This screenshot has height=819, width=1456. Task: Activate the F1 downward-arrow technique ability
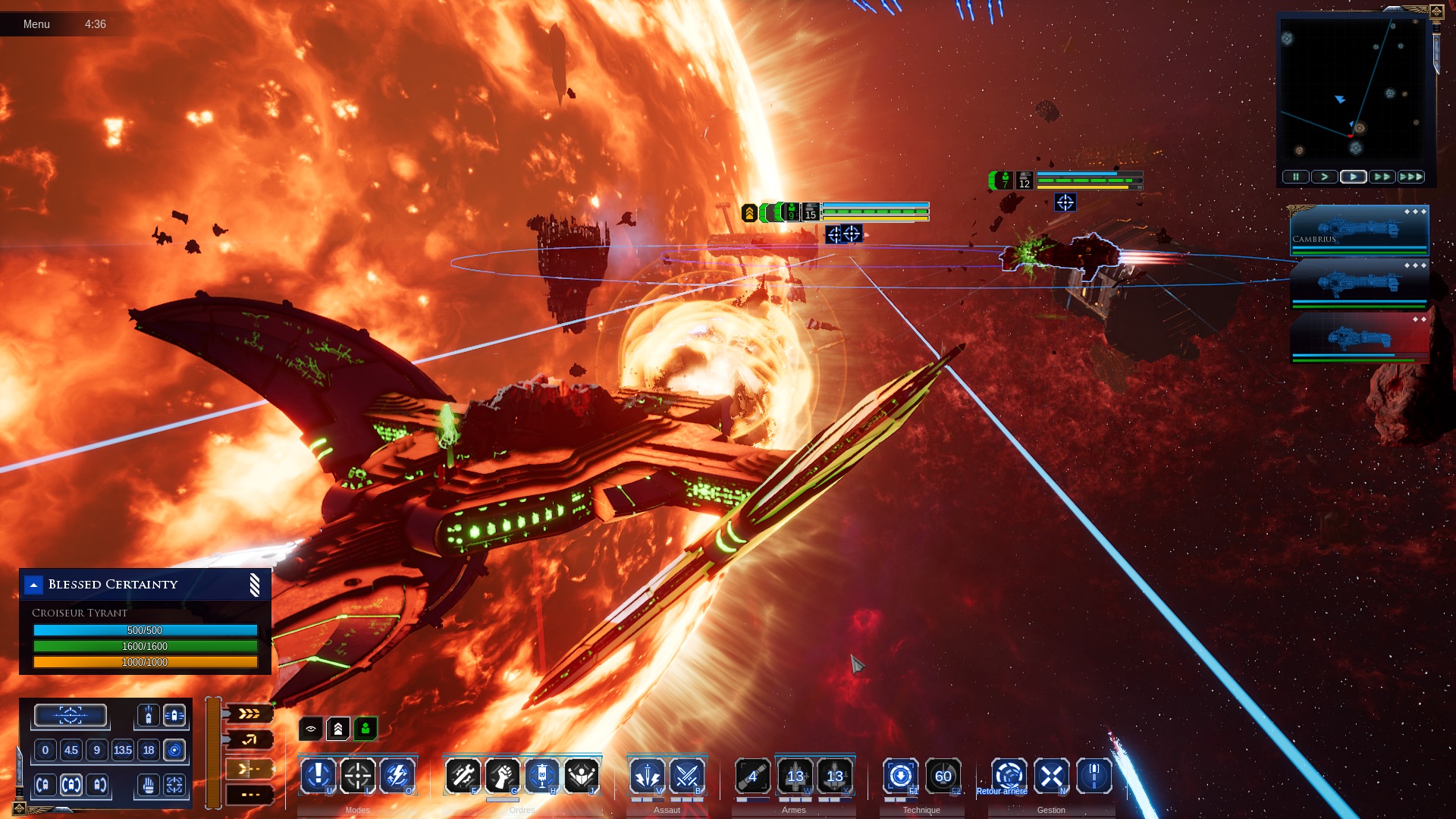pos(901,776)
